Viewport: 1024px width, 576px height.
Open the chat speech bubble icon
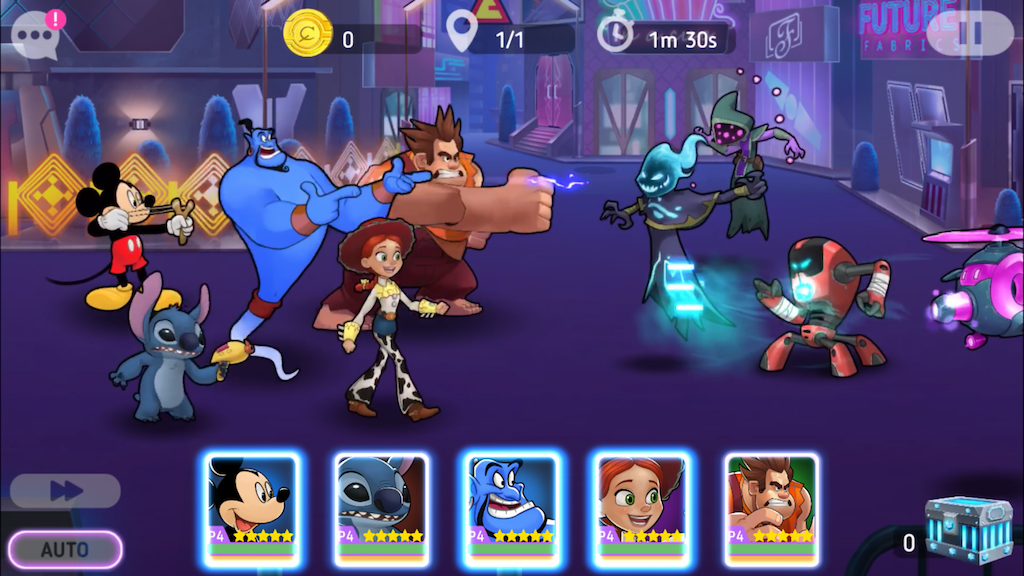coord(34,38)
